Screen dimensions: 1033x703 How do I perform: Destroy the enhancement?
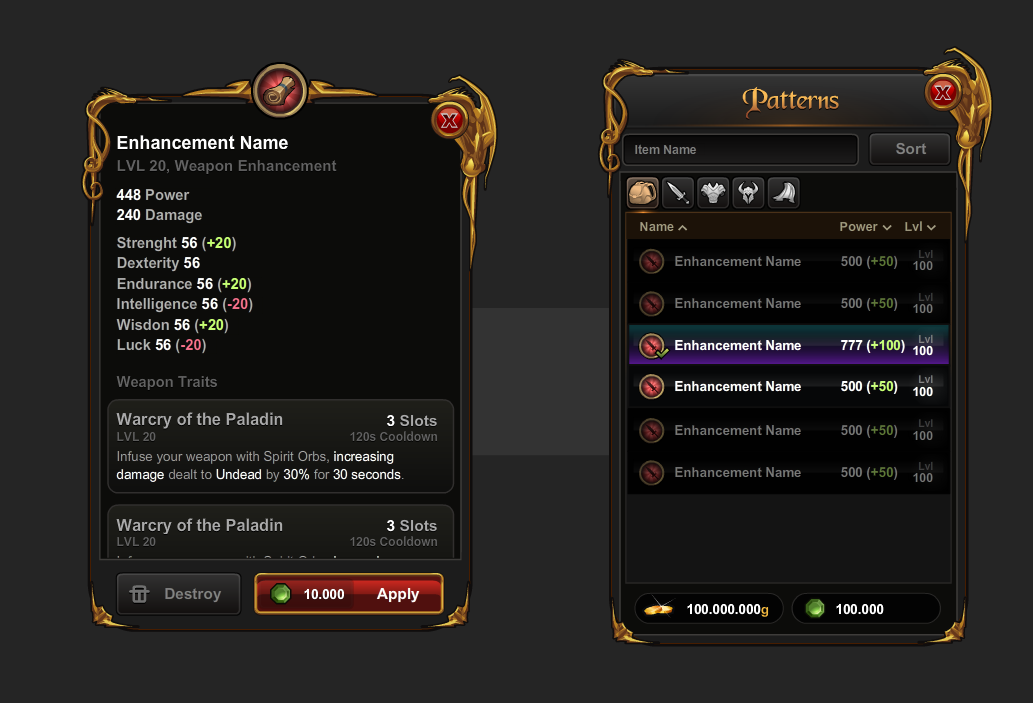[179, 594]
